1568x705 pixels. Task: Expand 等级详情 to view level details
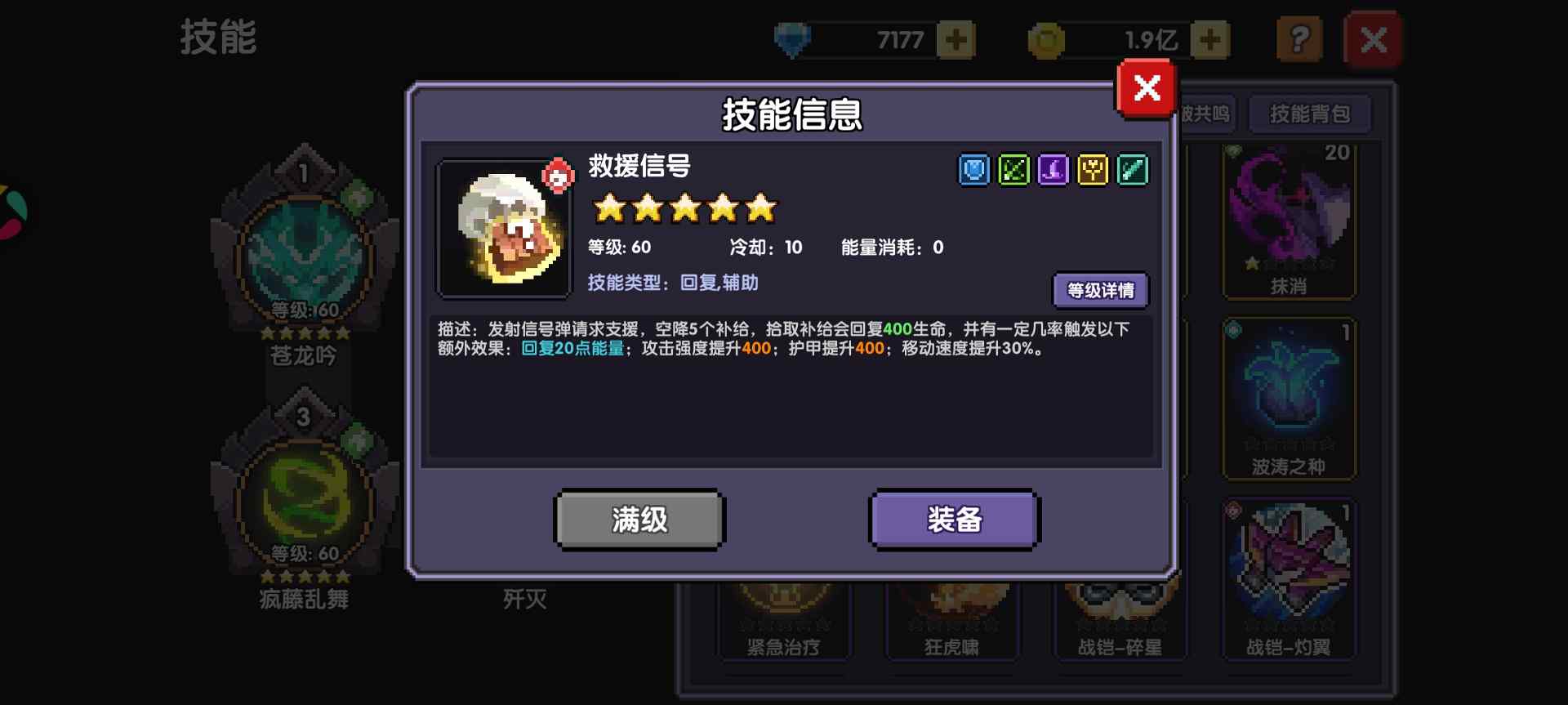[1101, 291]
